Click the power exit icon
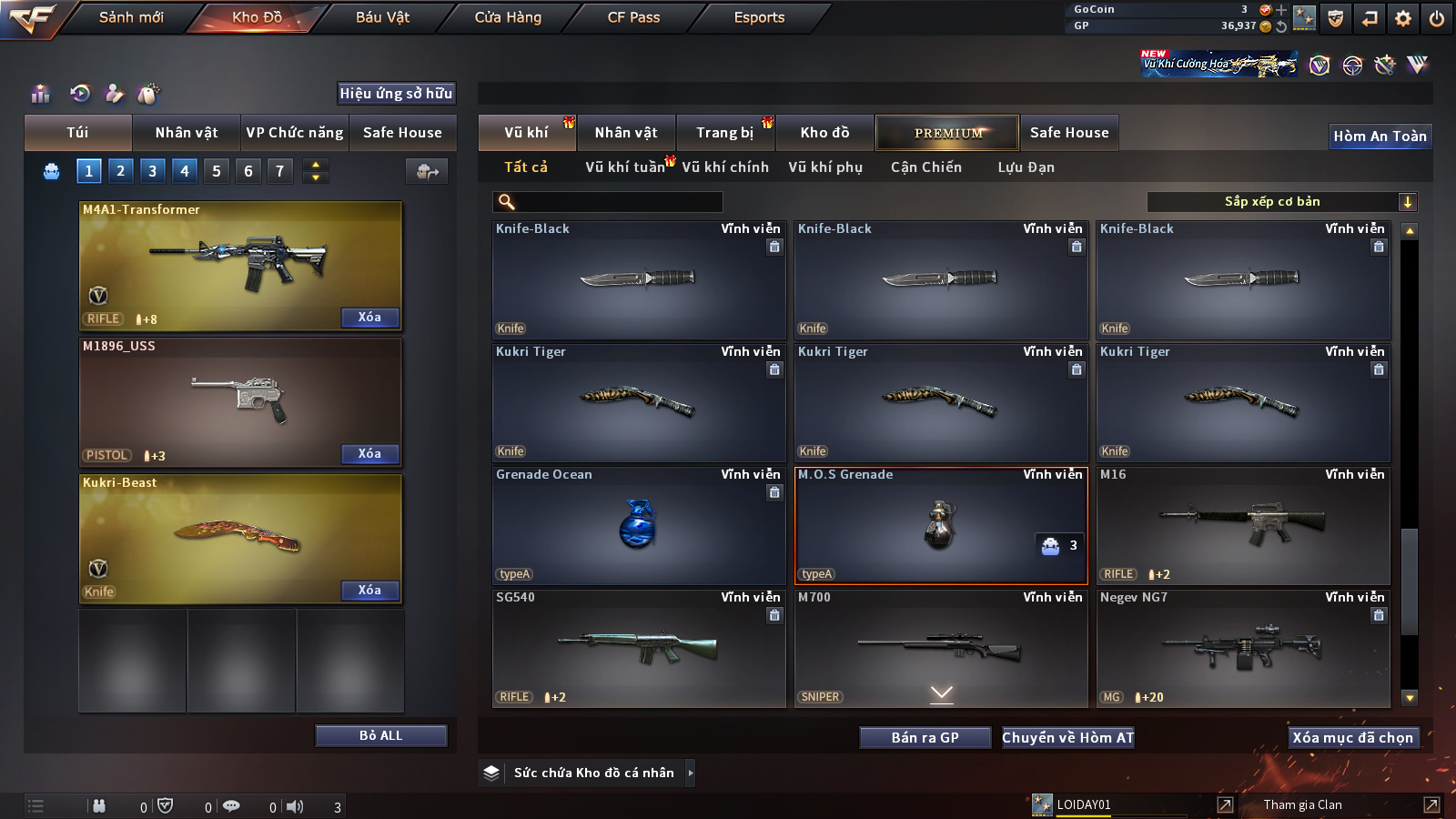 (x=1437, y=18)
